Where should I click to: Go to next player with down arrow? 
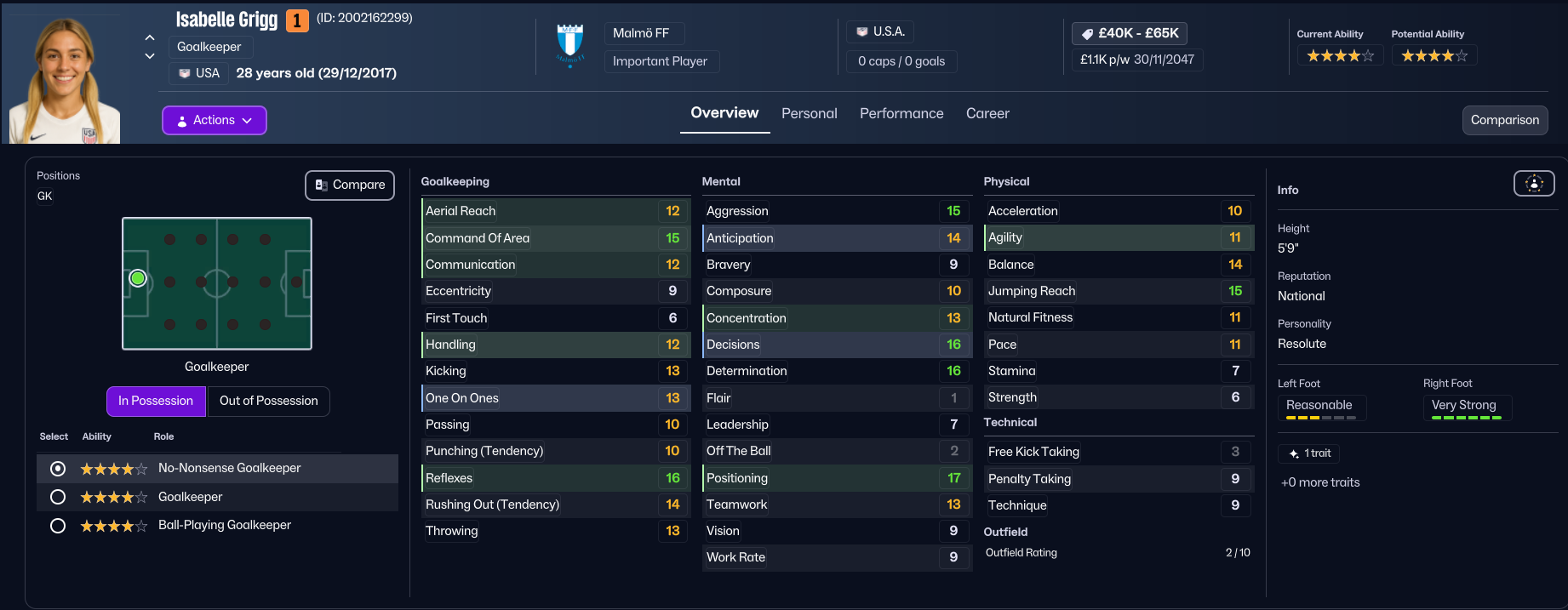(150, 56)
